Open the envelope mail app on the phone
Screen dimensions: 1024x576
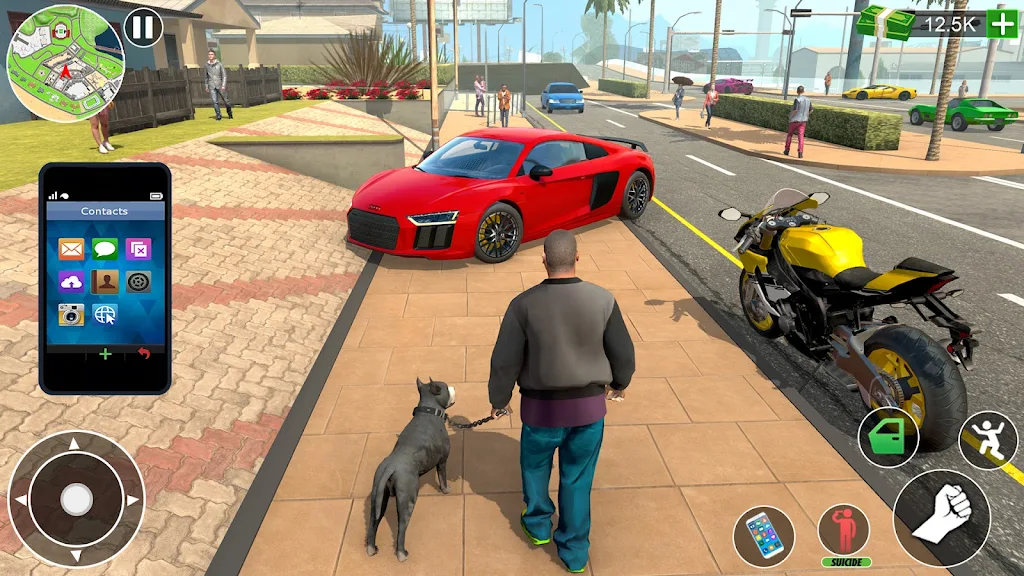tap(72, 249)
